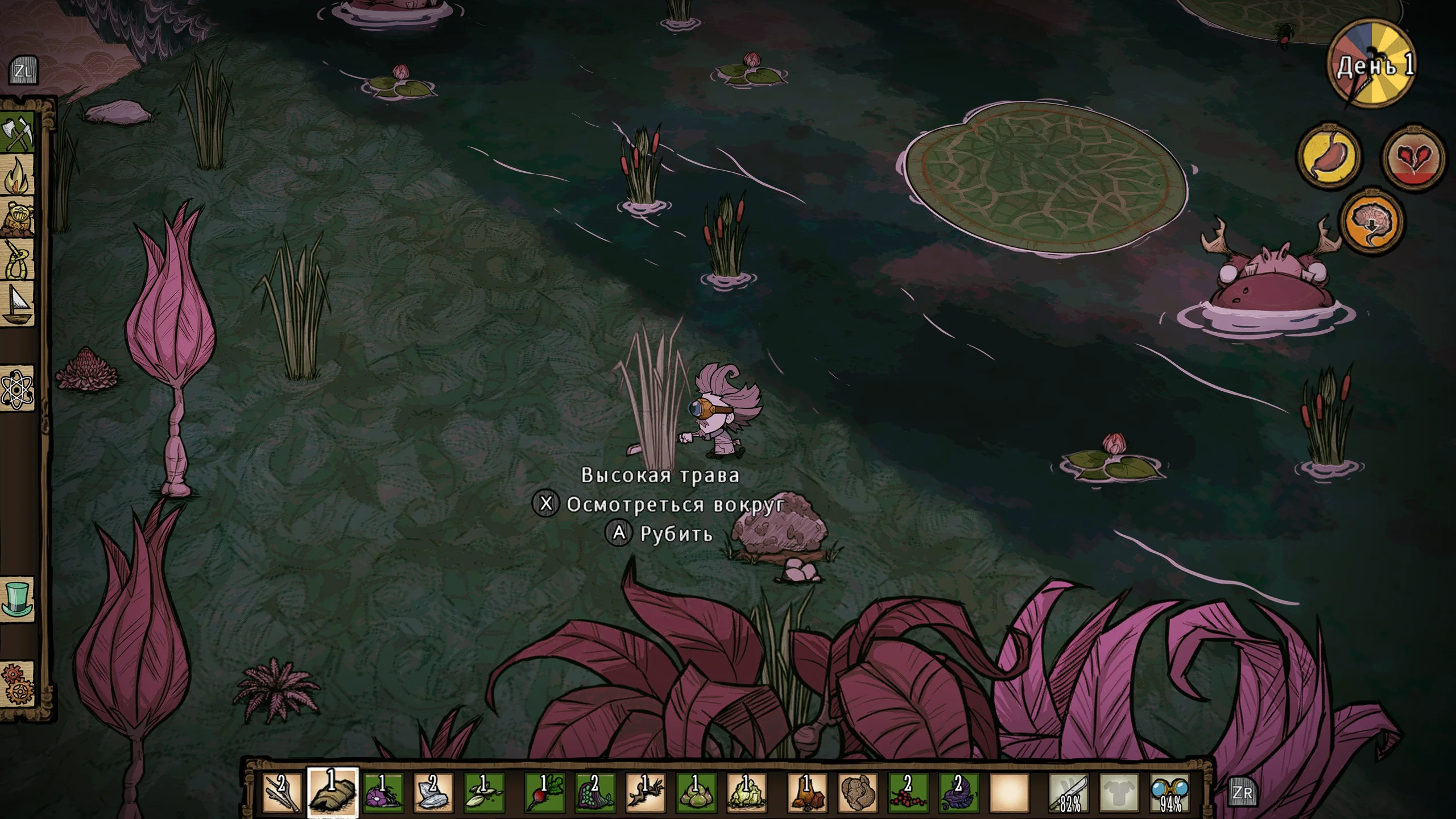Open the Nautical crafting tab with sailboat
This screenshot has width=1456, height=819.
pos(18,304)
